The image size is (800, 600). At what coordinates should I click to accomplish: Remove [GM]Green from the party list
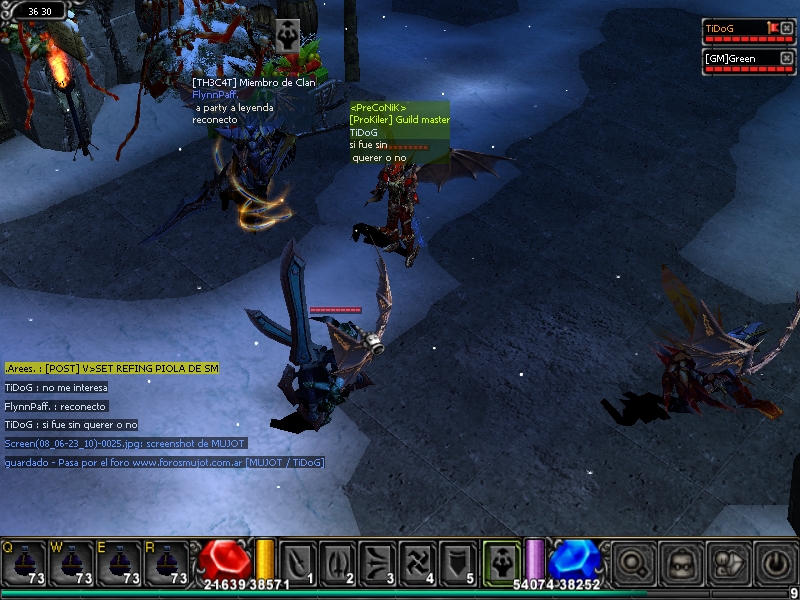point(787,58)
